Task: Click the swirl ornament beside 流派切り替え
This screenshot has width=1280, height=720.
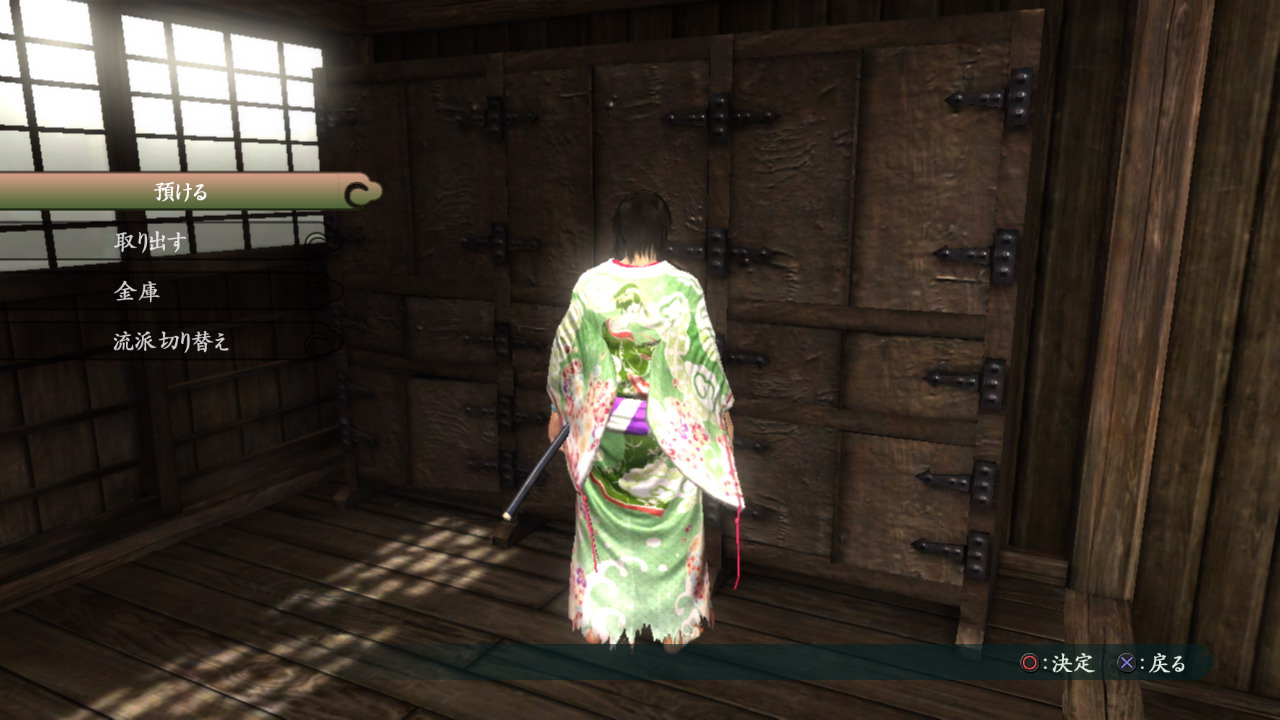Action: 320,344
